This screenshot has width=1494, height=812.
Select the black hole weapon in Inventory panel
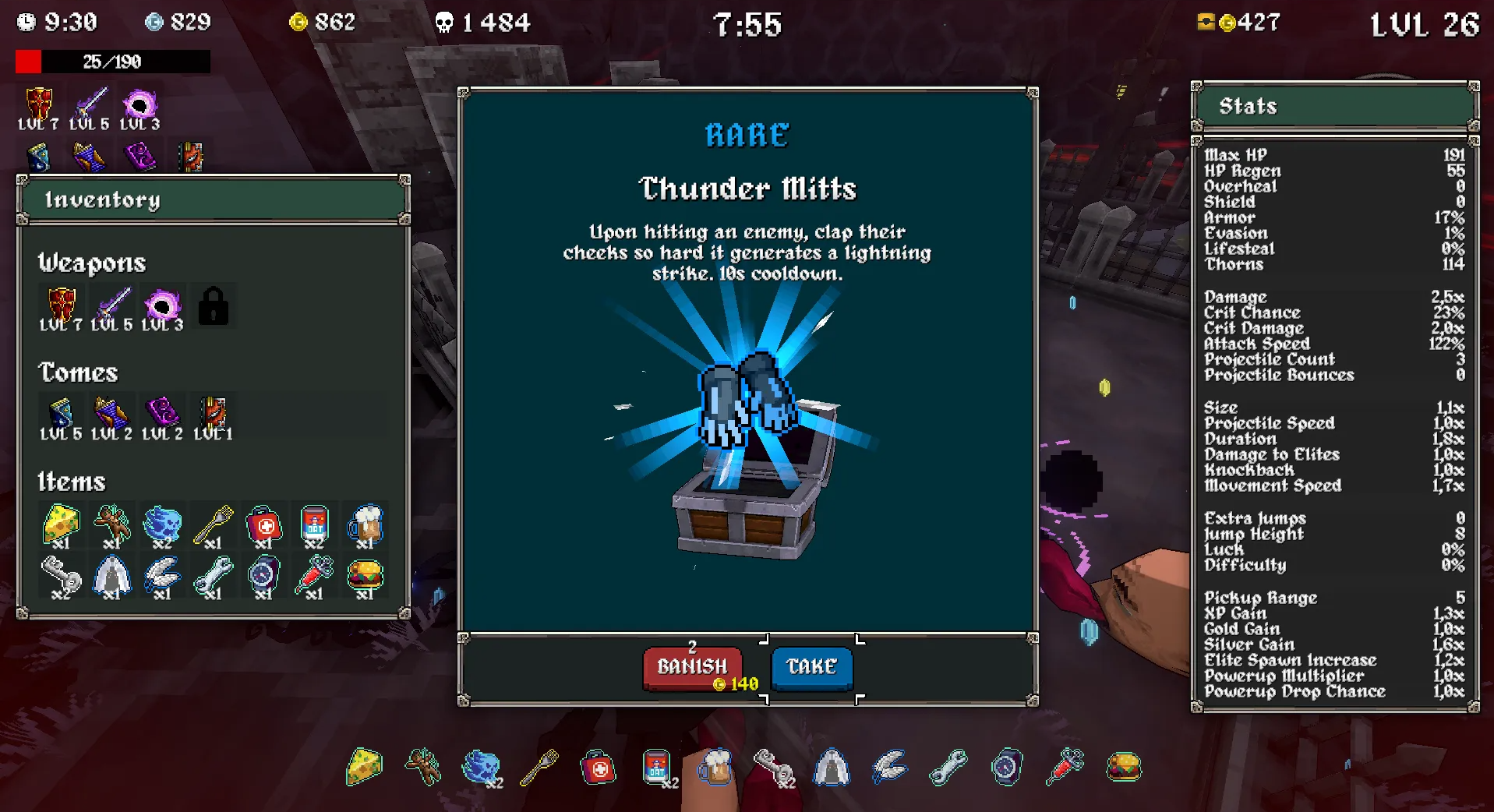pos(162,305)
